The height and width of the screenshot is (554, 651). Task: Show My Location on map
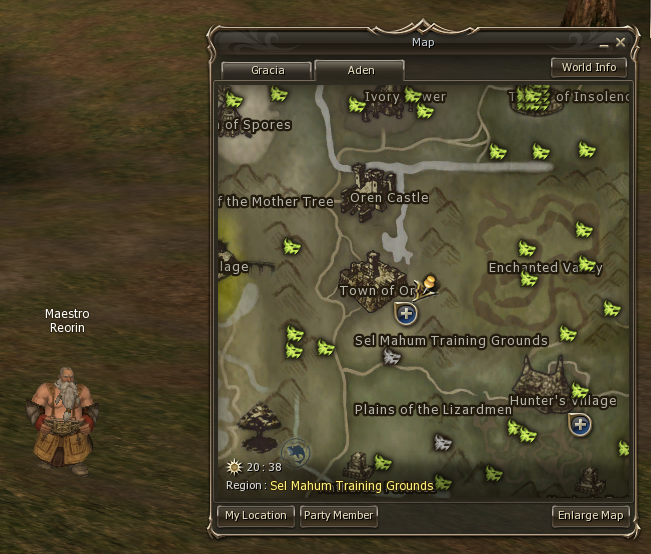point(255,515)
